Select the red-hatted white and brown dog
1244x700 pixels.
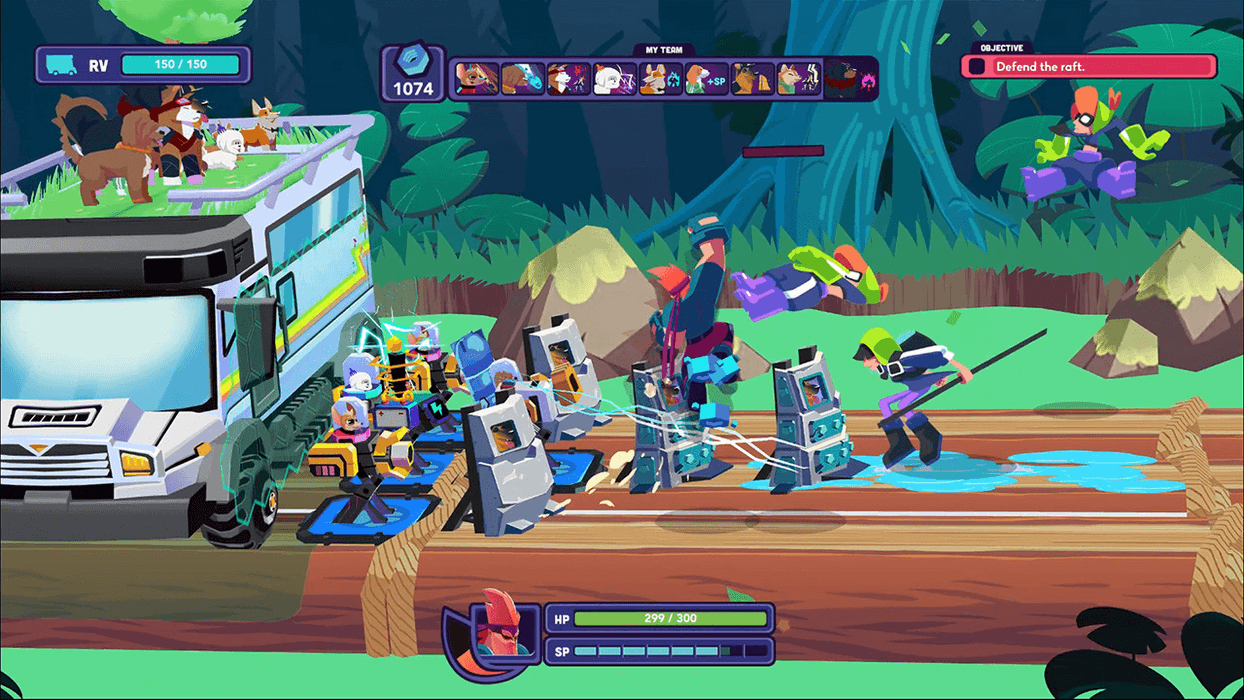click(568, 79)
